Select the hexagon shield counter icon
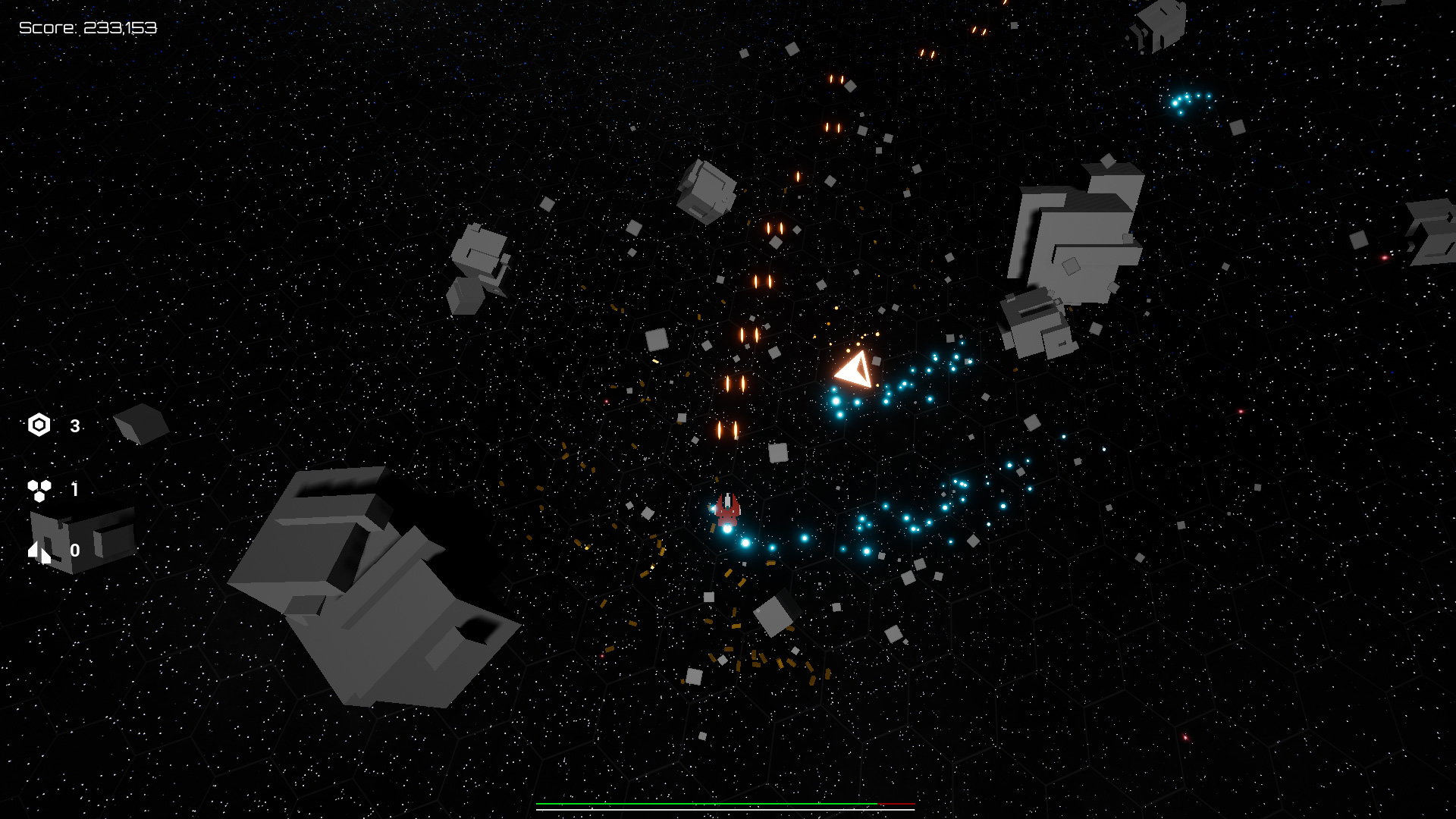This screenshot has height=819, width=1456. tap(39, 425)
